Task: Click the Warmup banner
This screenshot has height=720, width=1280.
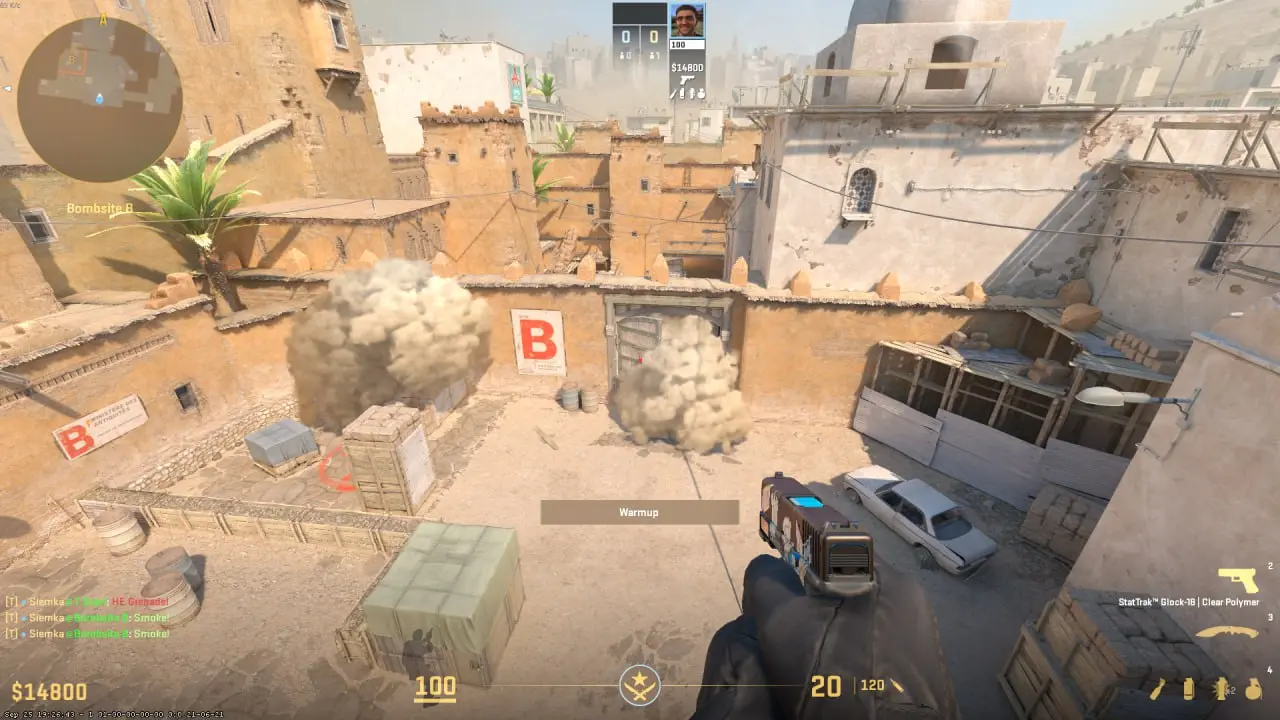Action: pos(640,511)
